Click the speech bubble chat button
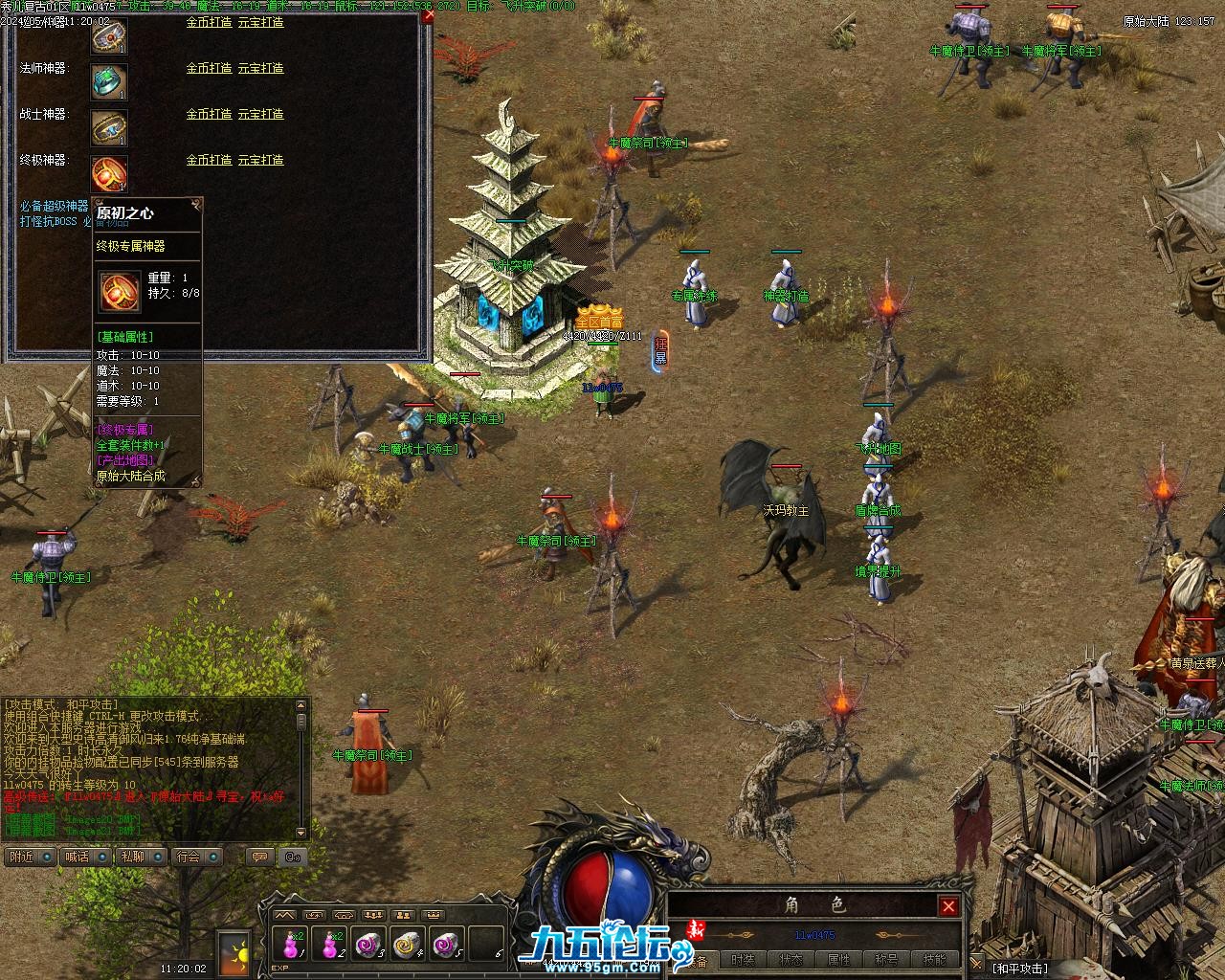Image resolution: width=1225 pixels, height=980 pixels. (x=258, y=857)
